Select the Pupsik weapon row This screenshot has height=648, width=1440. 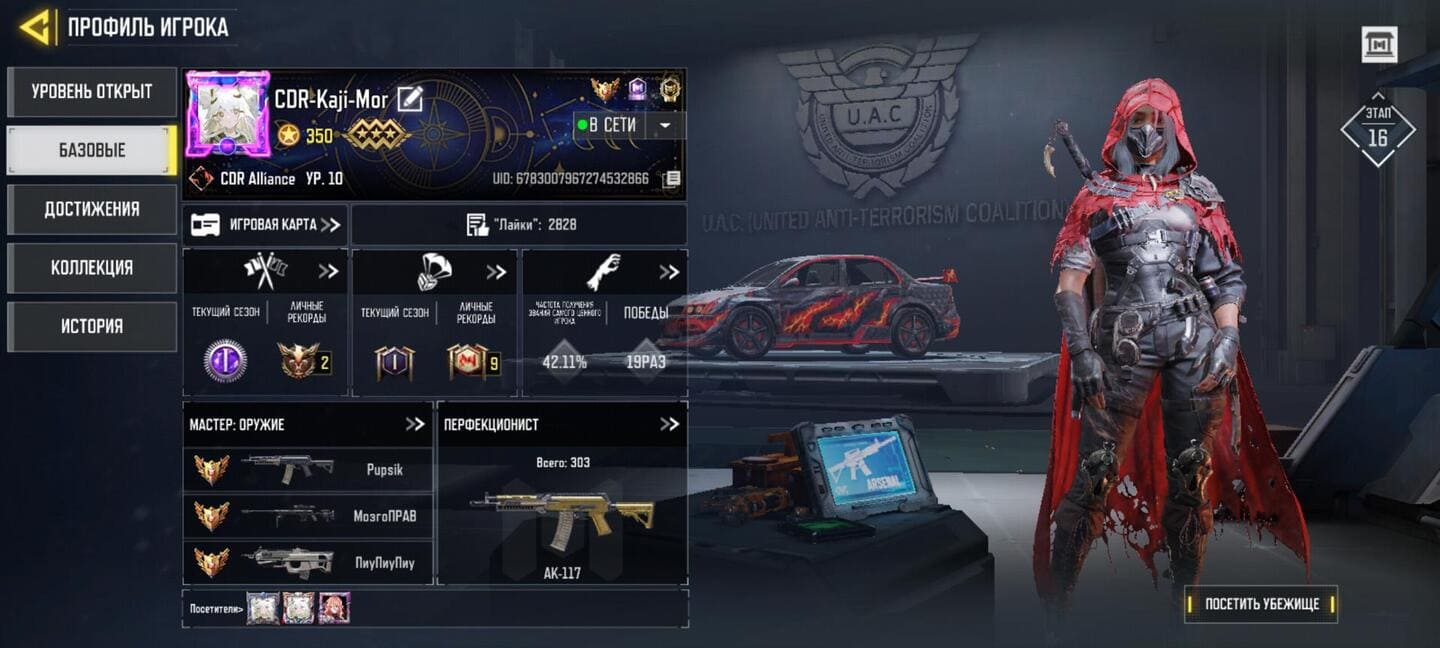click(307, 469)
